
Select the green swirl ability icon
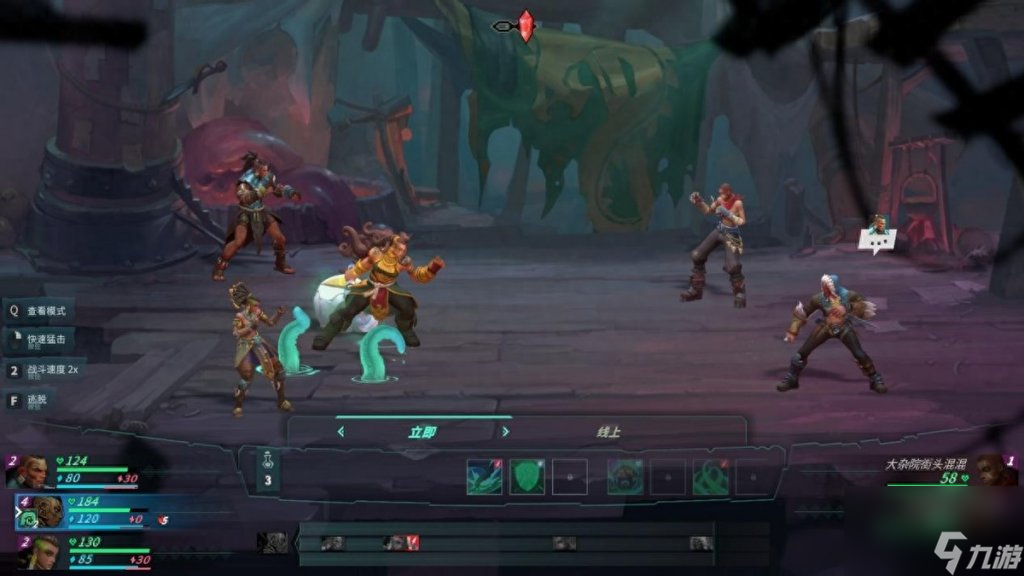coord(711,477)
